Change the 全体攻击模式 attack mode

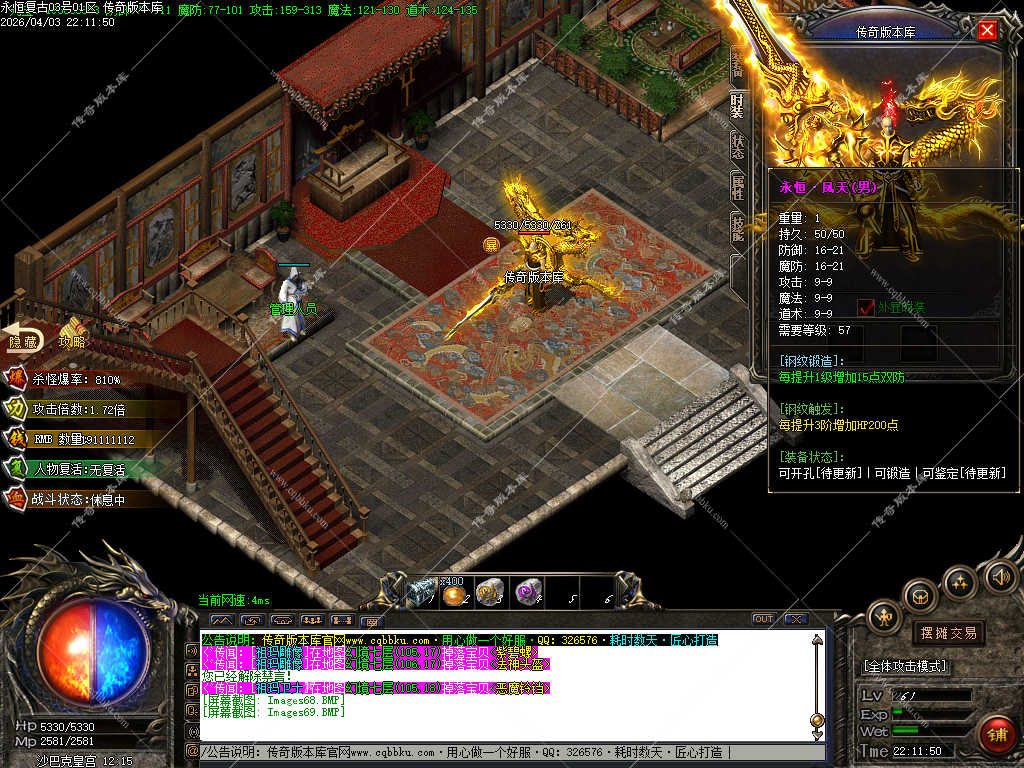pyautogui.click(x=905, y=666)
